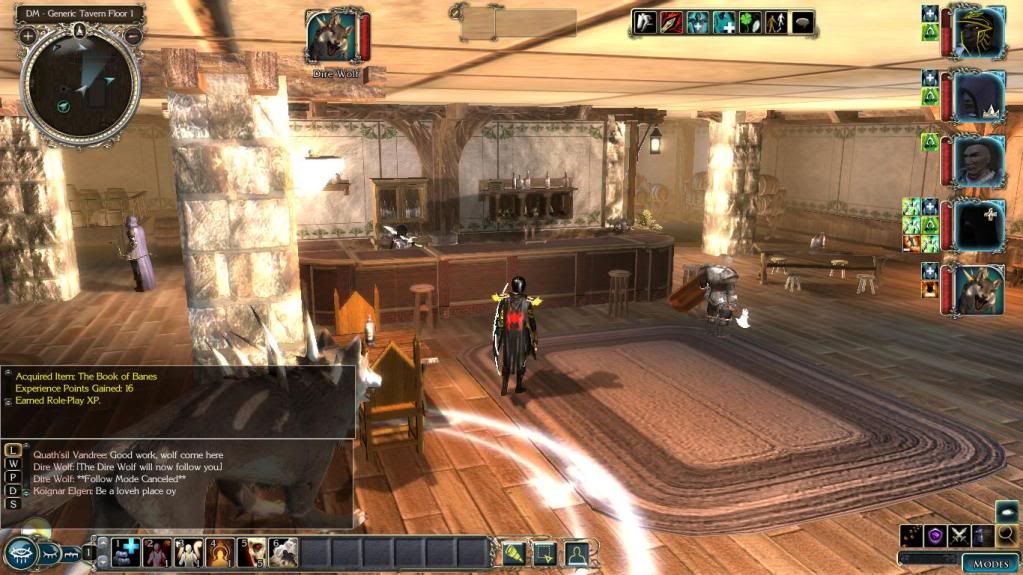The height and width of the screenshot is (575, 1023).
Task: Activate the glowing figure spell in slot 4
Action: 220,551
